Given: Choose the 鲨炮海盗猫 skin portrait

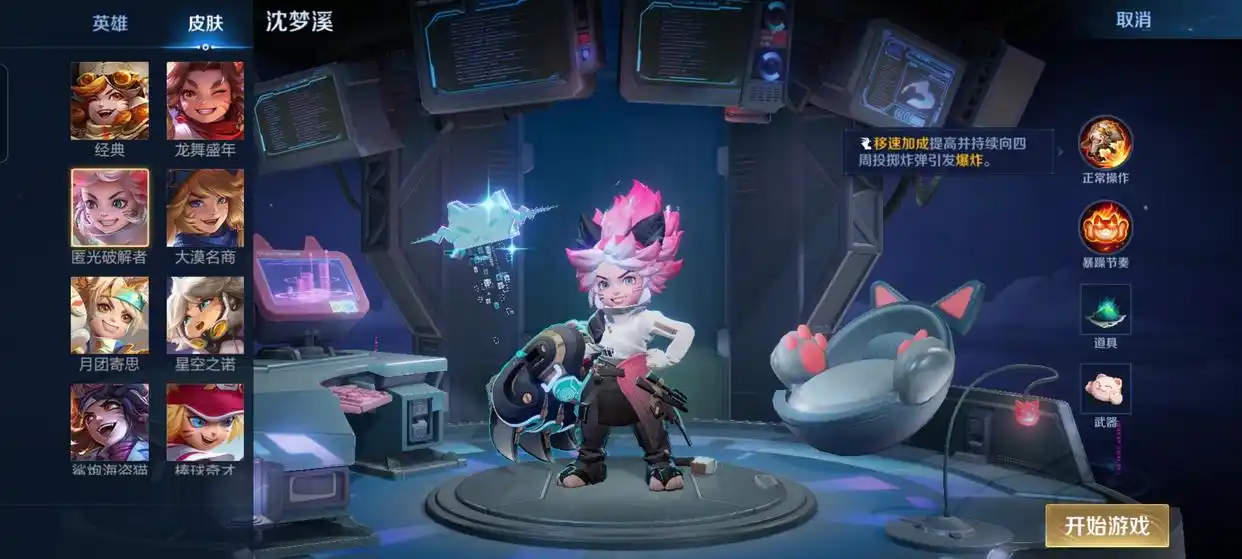Looking at the screenshot, I should 110,422.
